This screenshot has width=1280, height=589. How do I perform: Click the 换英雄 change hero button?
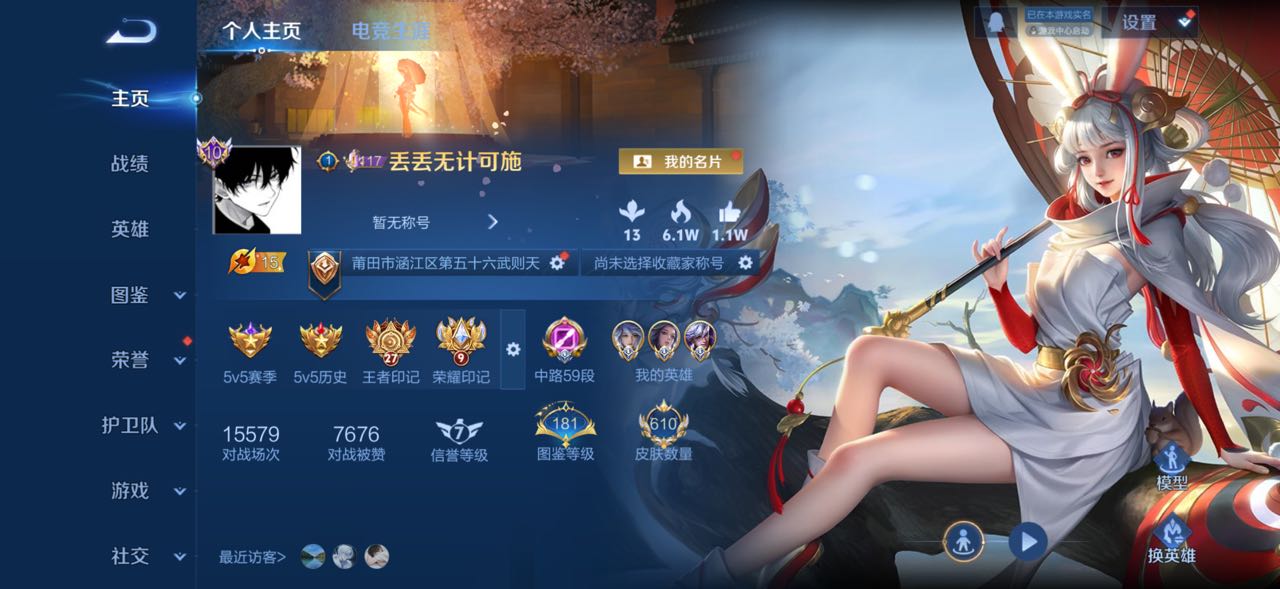point(1171,541)
